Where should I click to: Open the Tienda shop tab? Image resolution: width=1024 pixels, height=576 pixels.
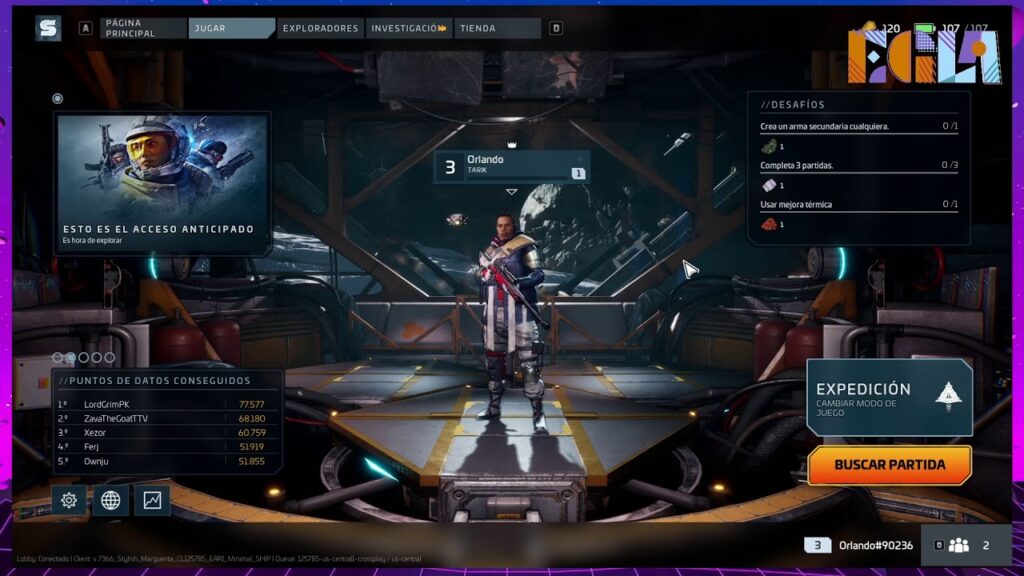(x=496, y=28)
